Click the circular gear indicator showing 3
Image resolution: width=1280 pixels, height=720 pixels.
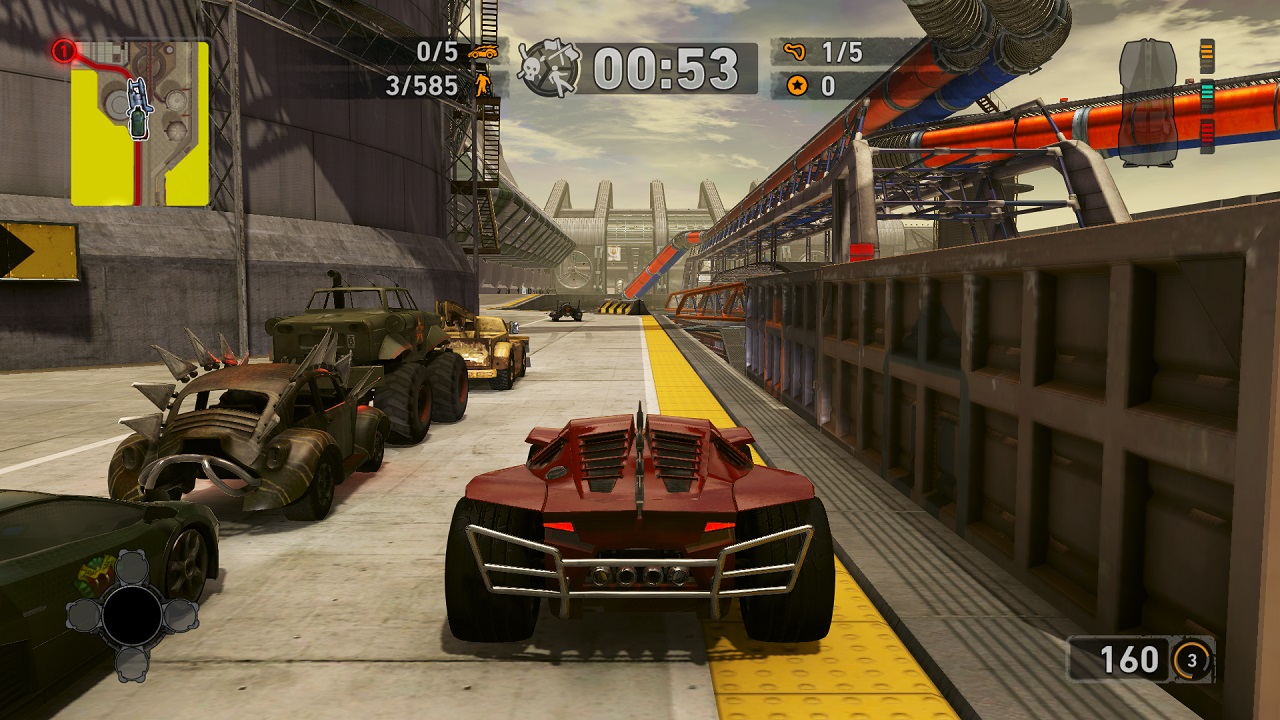1192,660
